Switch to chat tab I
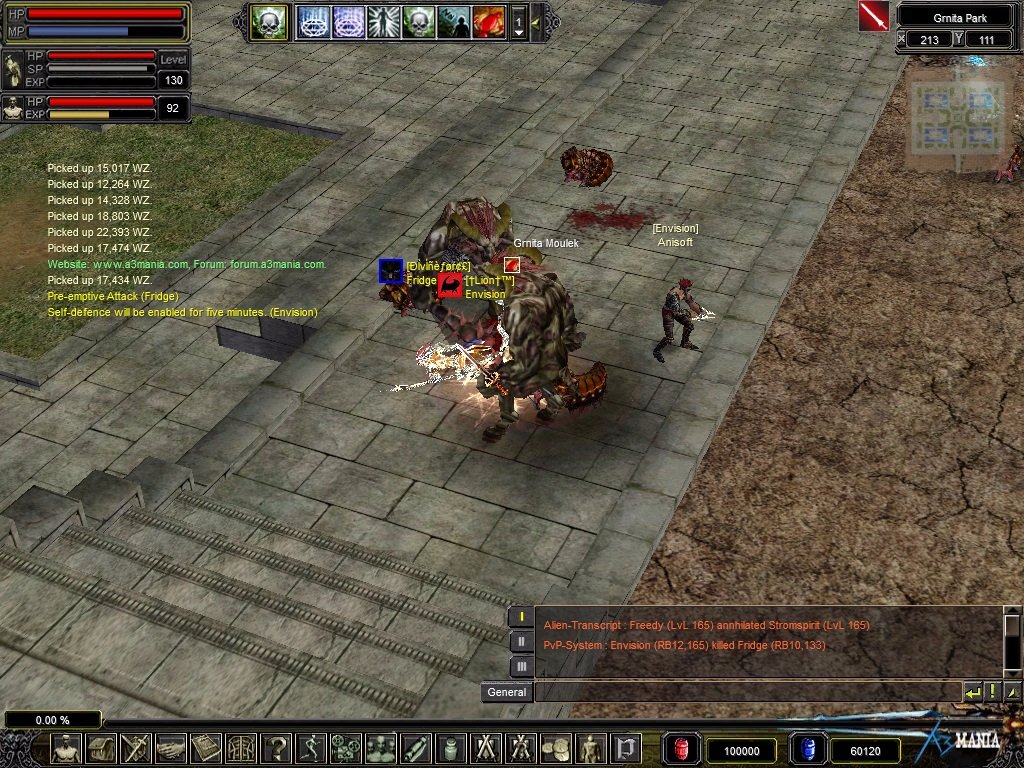 coord(521,617)
